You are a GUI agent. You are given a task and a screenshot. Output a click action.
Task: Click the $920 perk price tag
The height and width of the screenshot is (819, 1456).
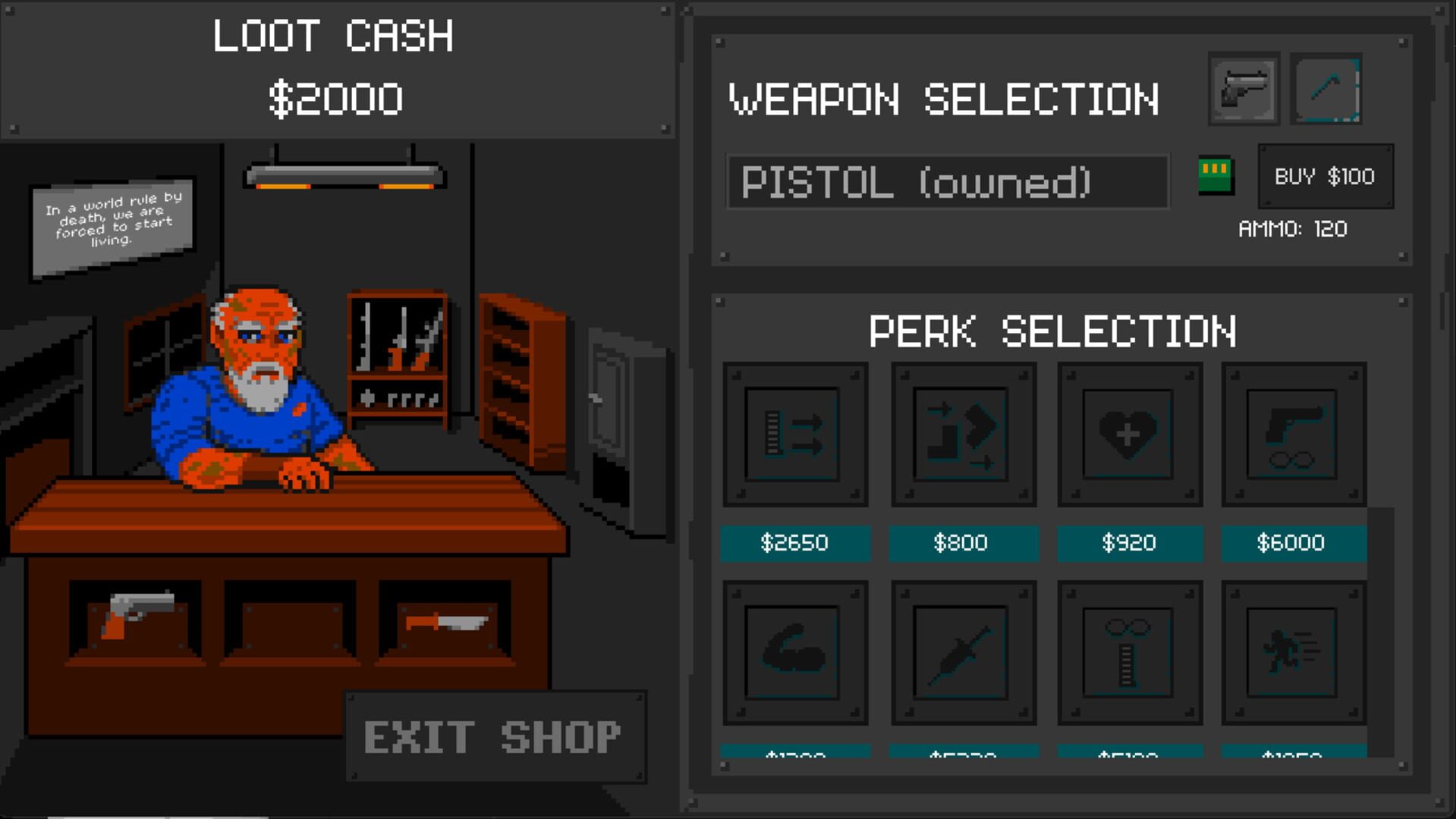coord(1130,543)
